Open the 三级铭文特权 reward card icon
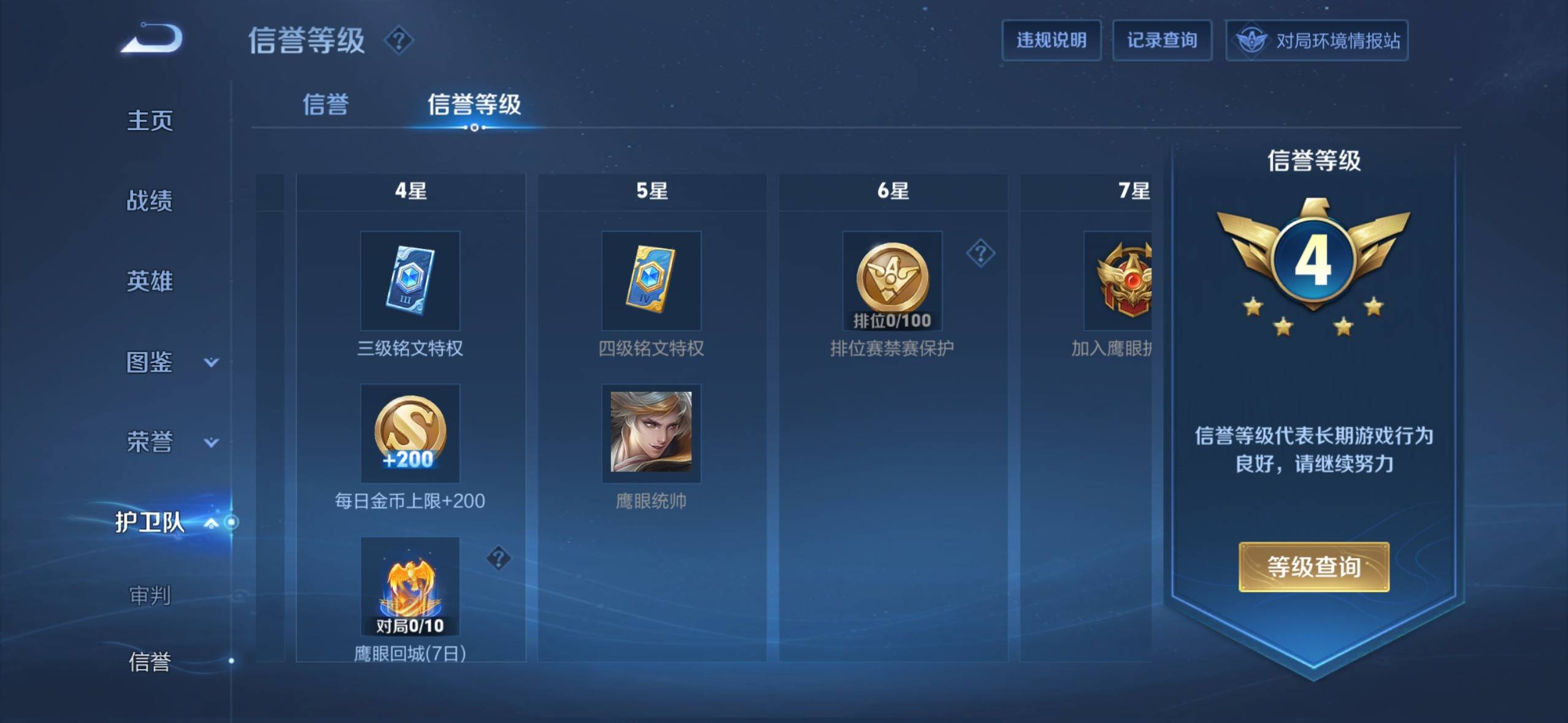 (x=410, y=280)
